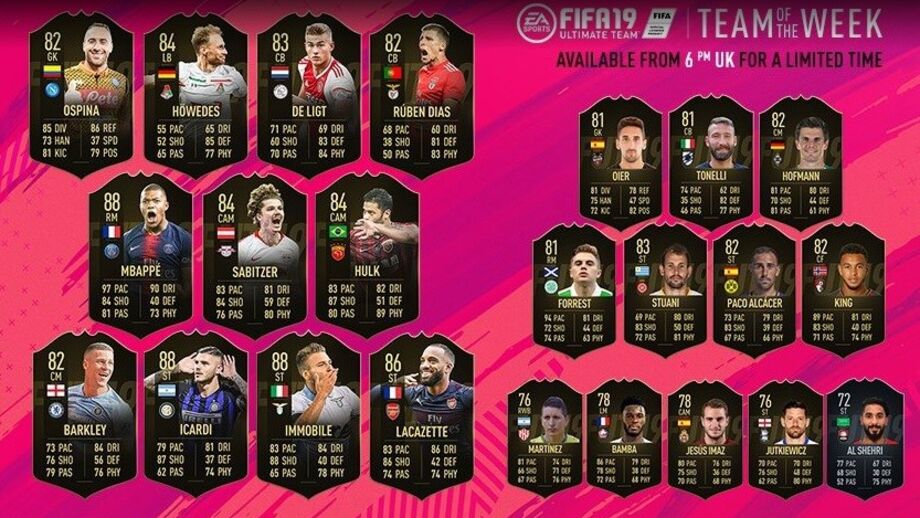Open the Tonelli CB card
This screenshot has height=518, width=920.
pyautogui.click(x=708, y=160)
